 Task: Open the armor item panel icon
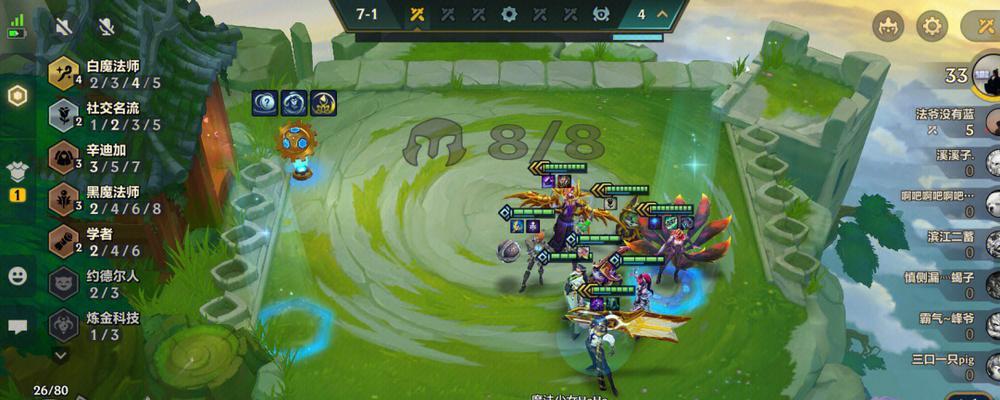[17, 171]
